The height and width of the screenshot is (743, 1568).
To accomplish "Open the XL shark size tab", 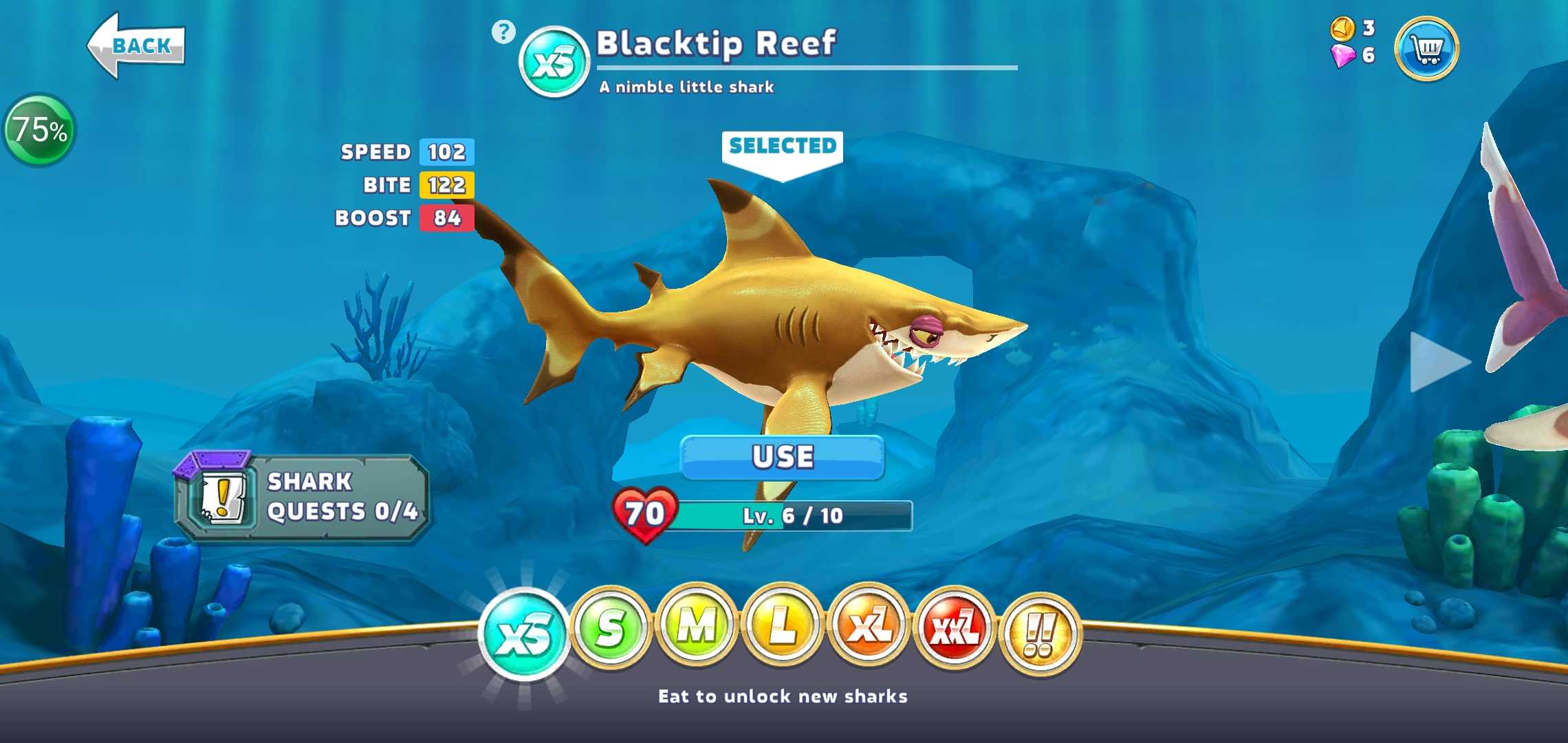I will point(869,627).
